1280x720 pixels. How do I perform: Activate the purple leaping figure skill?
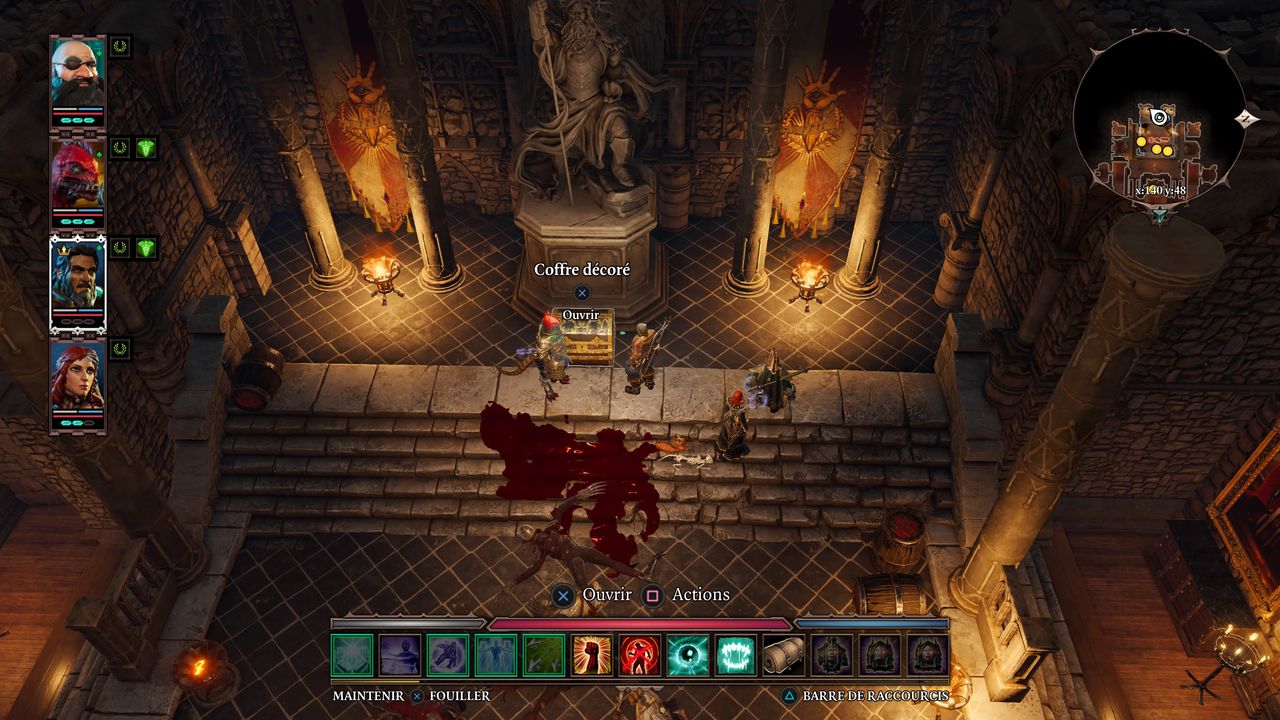(x=448, y=655)
